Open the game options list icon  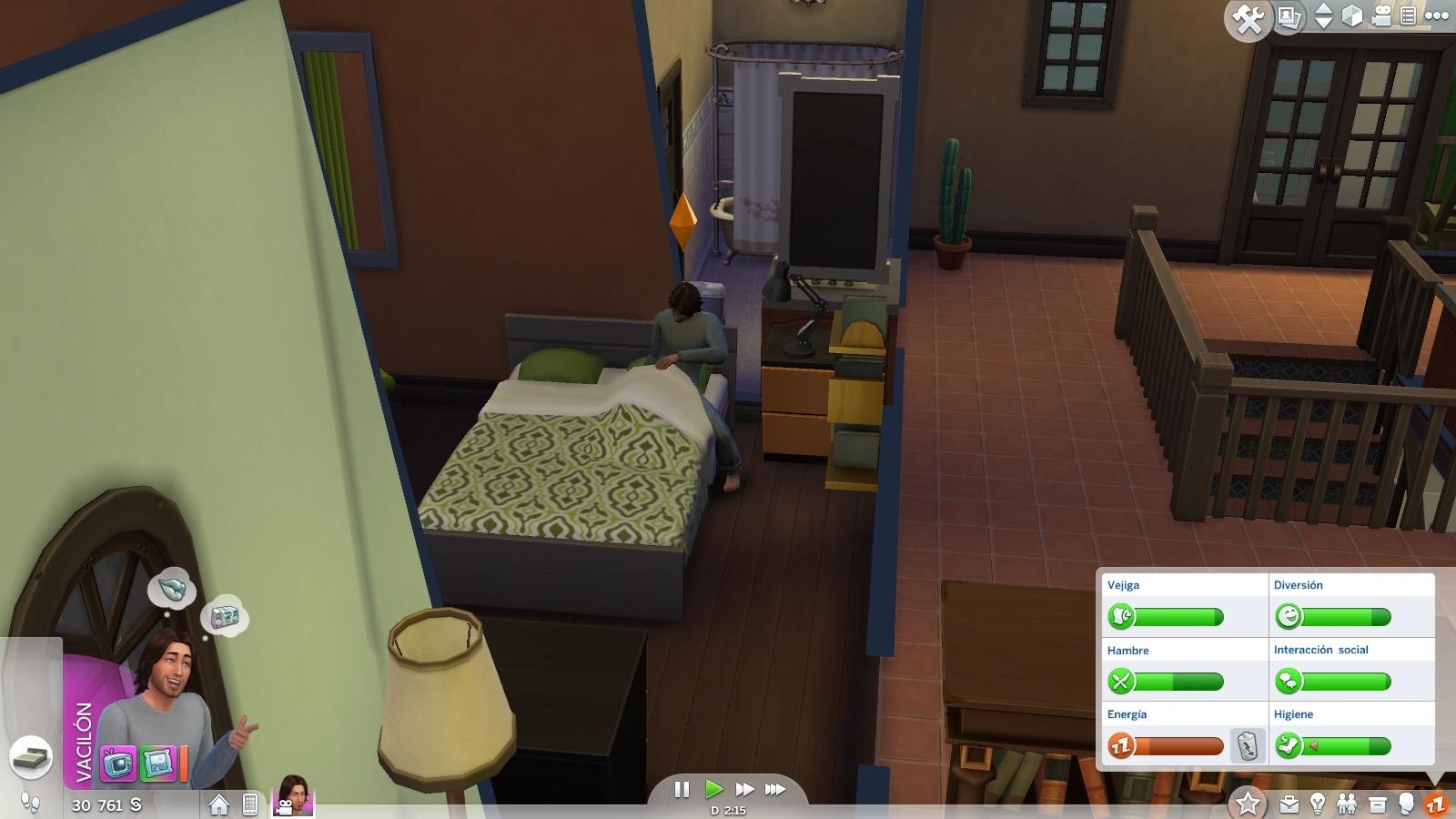[x=1407, y=15]
